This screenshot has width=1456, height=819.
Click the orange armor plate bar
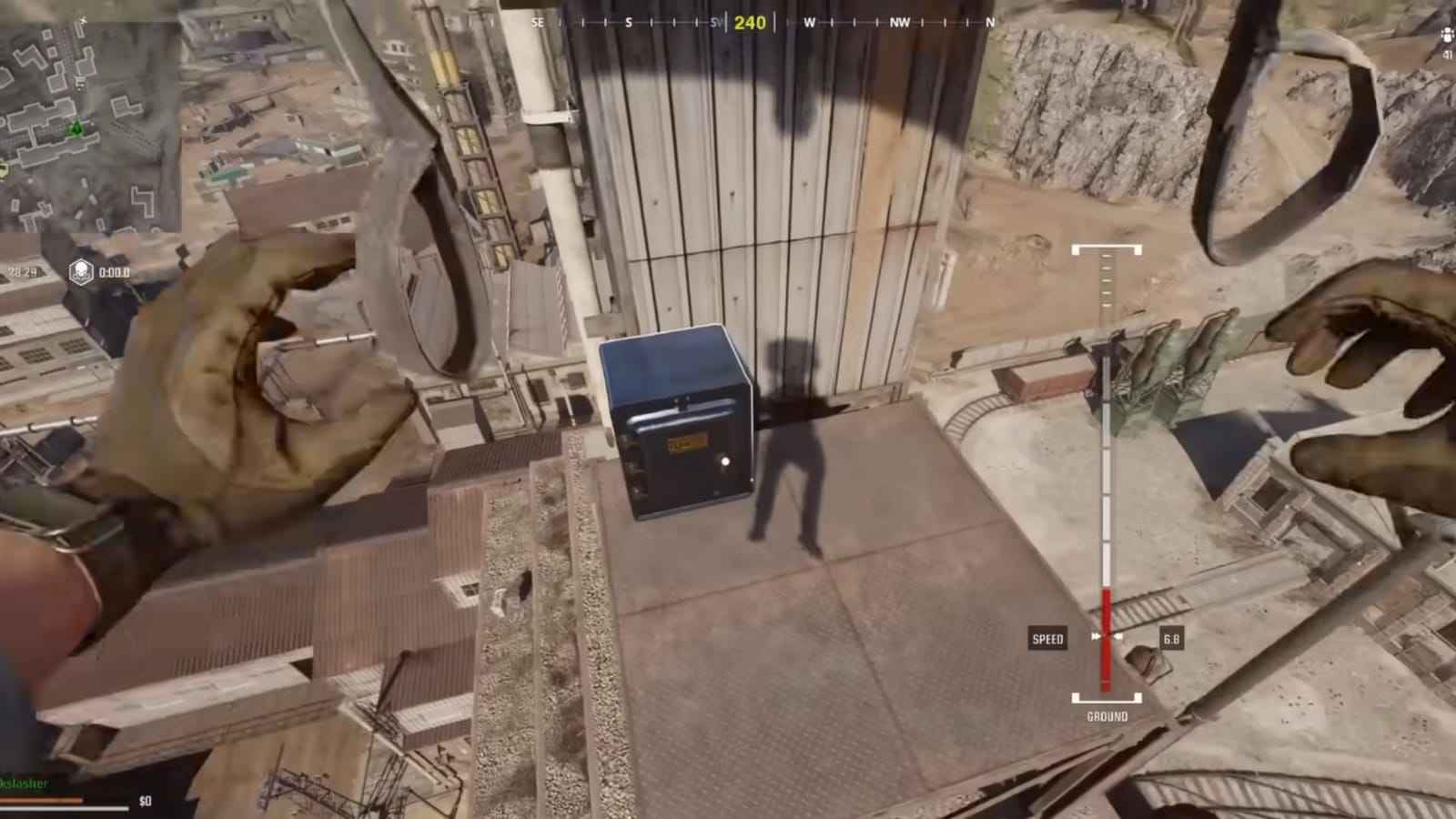click(x=41, y=800)
